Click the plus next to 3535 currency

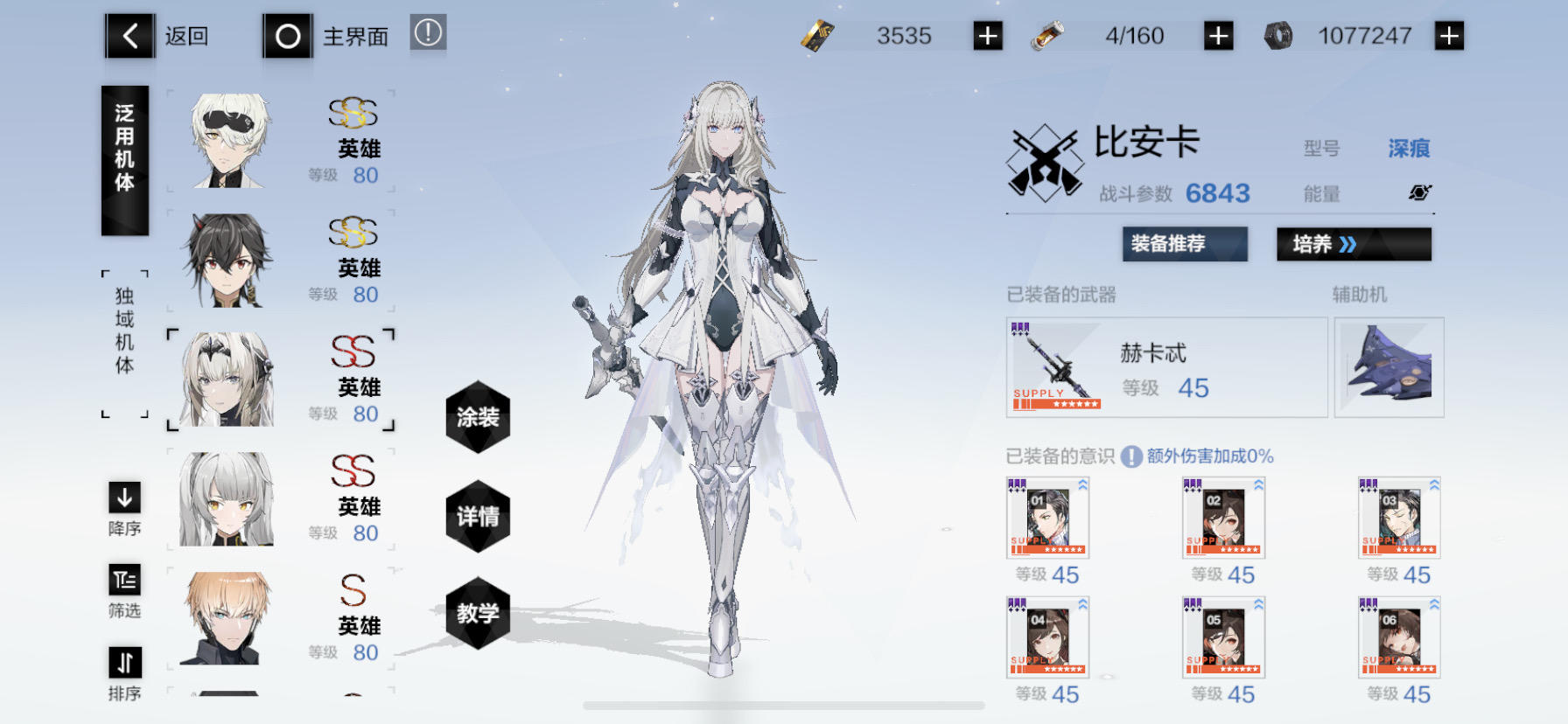pyautogui.click(x=987, y=36)
